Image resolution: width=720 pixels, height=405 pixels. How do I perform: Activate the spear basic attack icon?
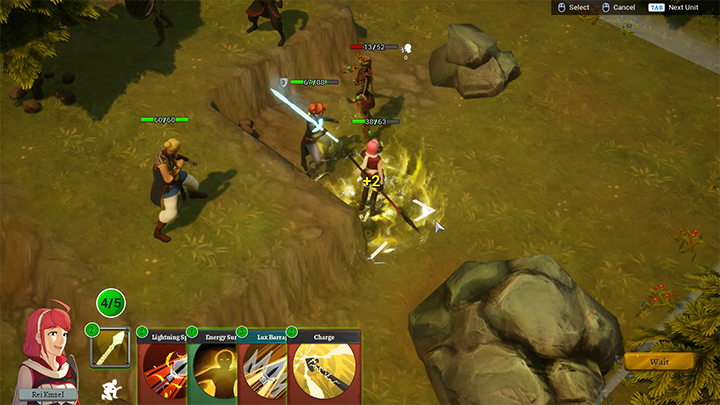click(110, 348)
